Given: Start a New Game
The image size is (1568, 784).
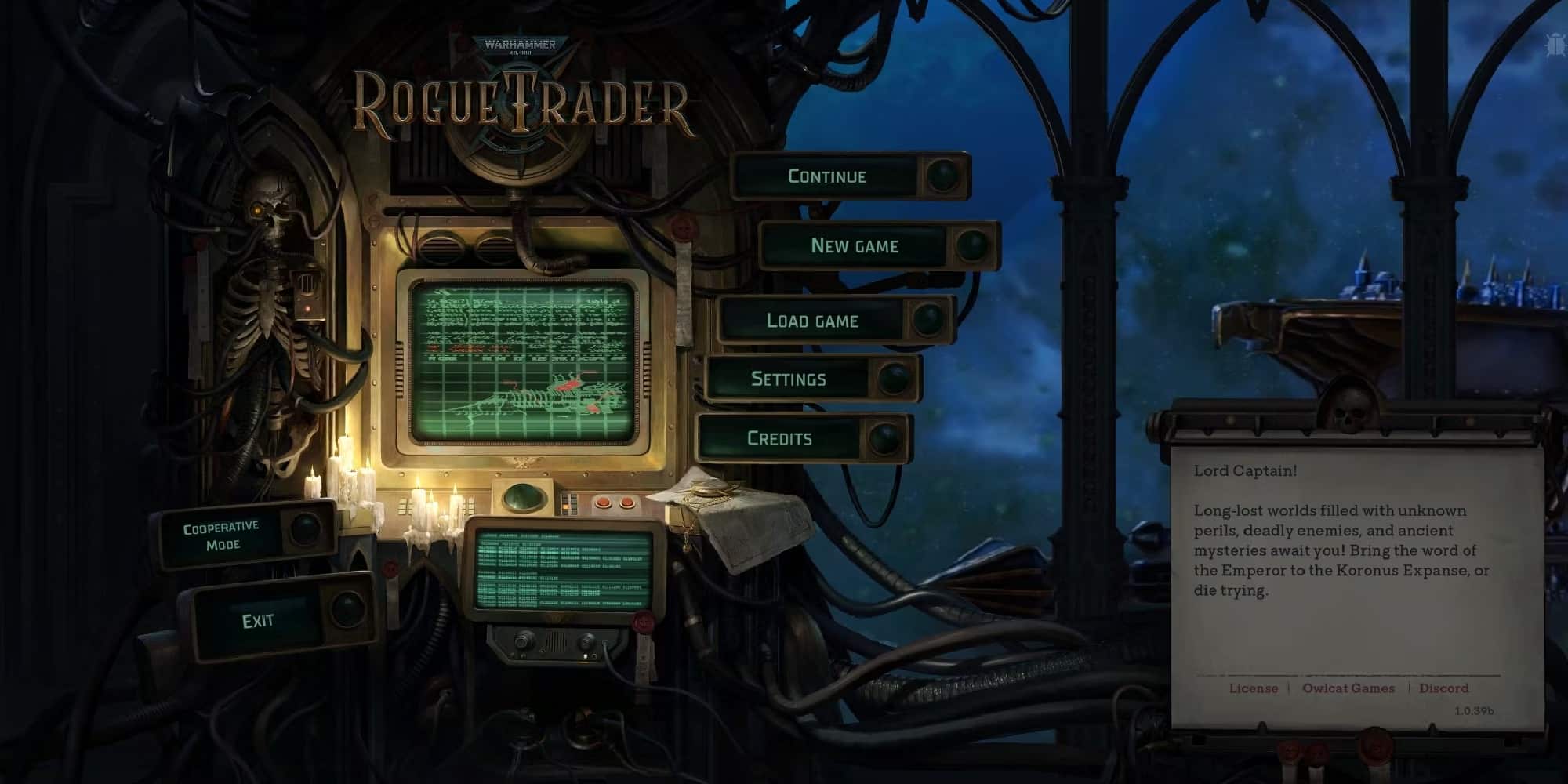Looking at the screenshot, I should pyautogui.click(x=856, y=245).
